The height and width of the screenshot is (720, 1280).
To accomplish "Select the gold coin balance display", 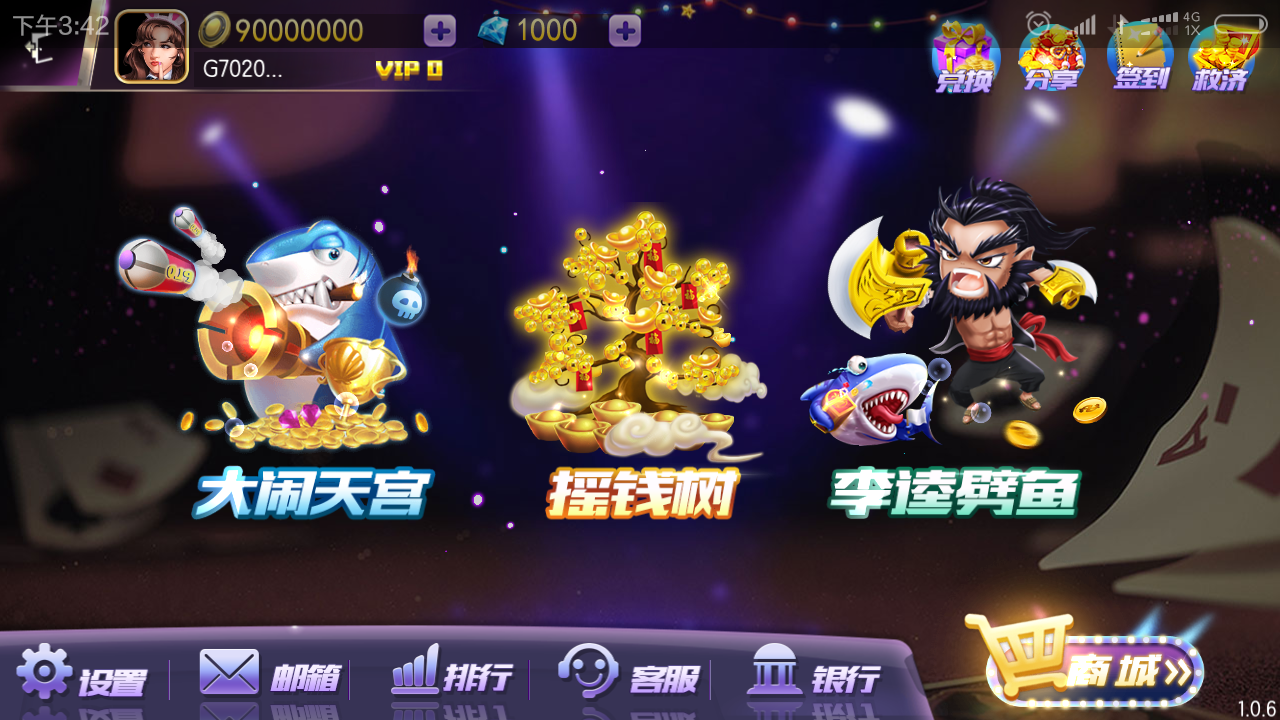I will click(300, 31).
